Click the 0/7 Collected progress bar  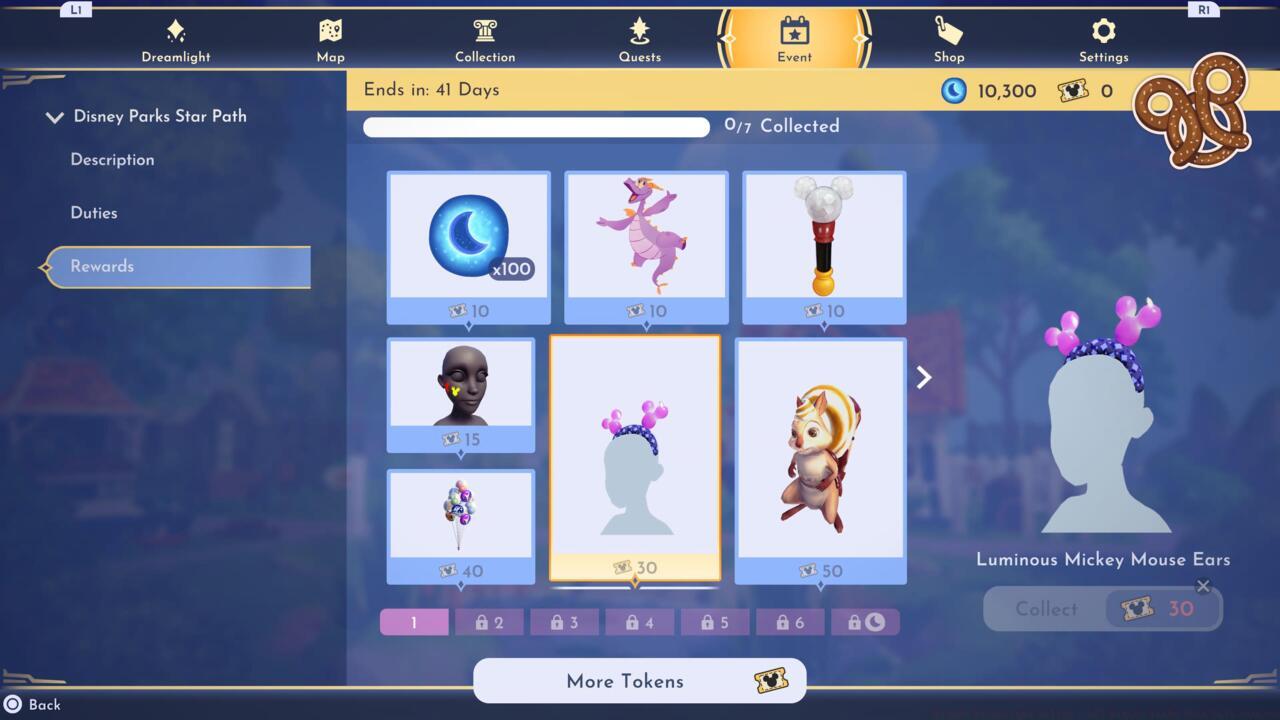click(536, 127)
